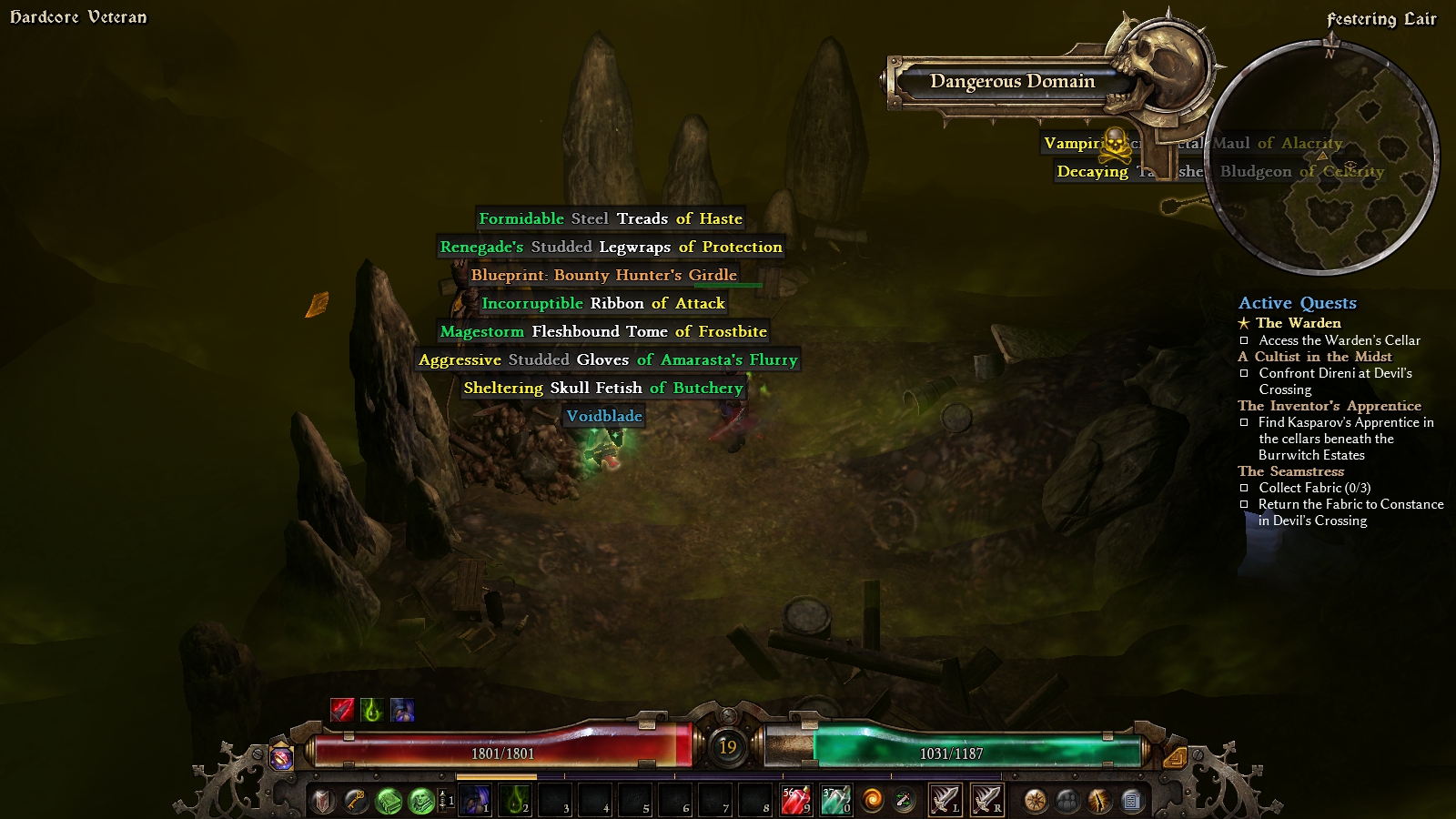
Task: Open the character sheet shield icon
Action: tap(323, 801)
